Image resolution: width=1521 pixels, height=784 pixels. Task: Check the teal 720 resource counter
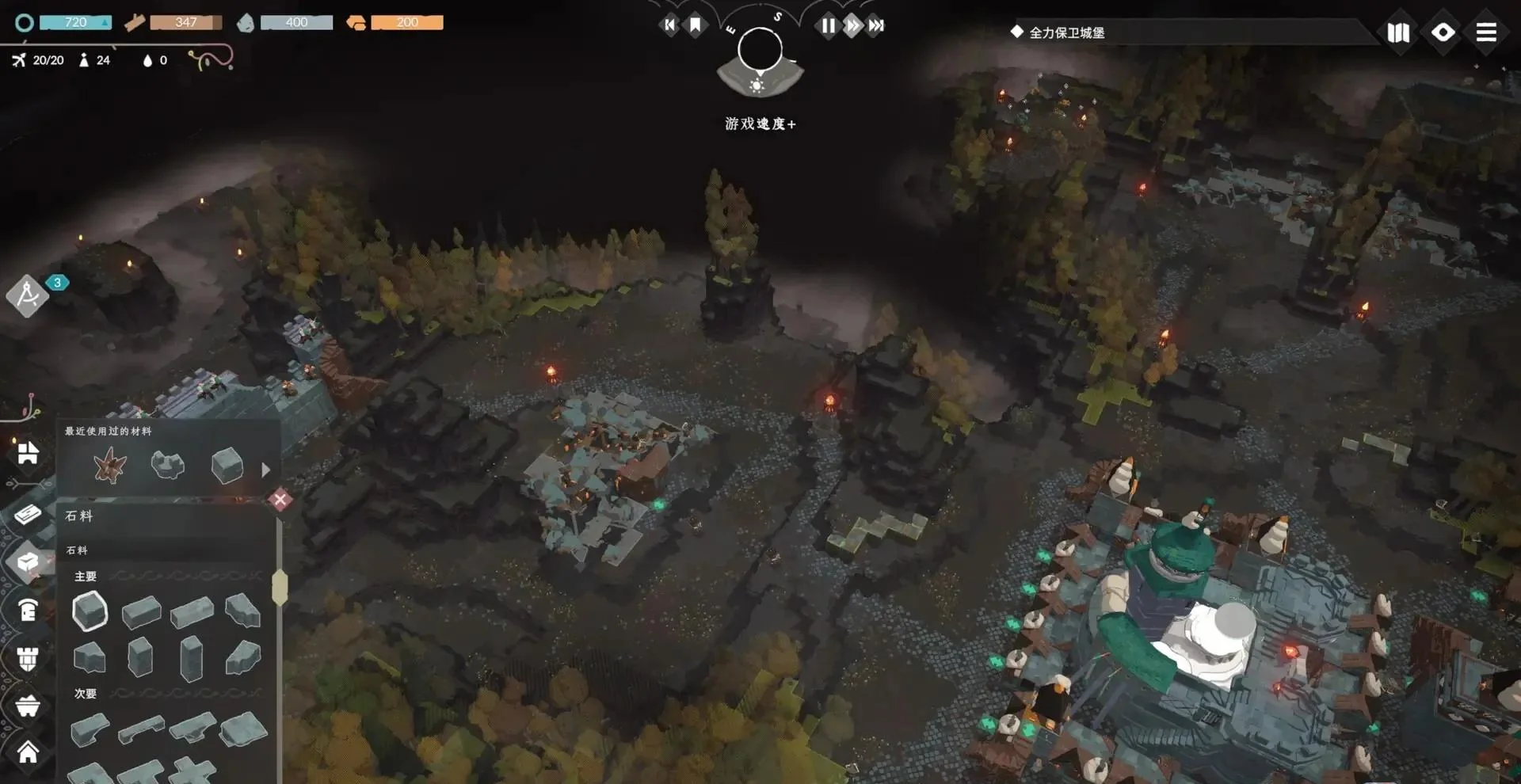click(75, 22)
